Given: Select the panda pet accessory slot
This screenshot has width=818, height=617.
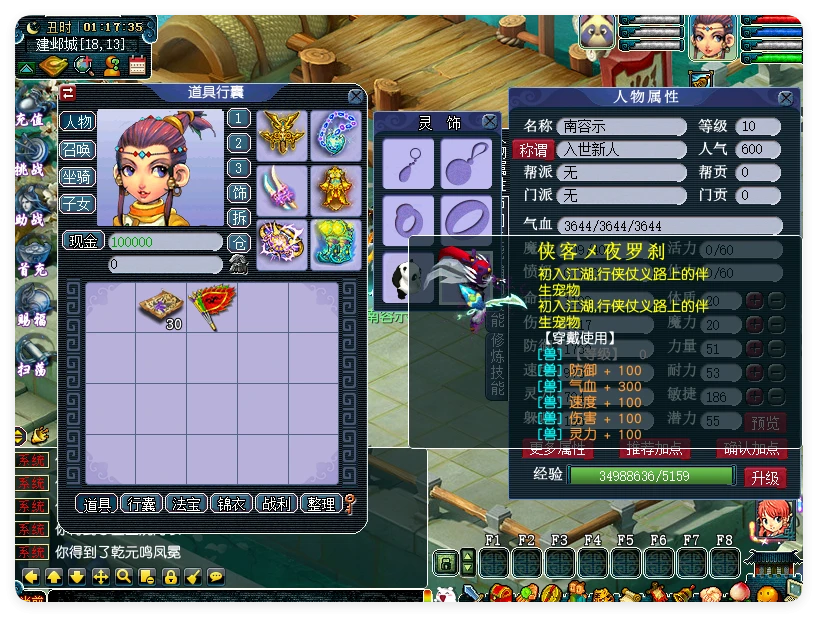Looking at the screenshot, I should (x=408, y=276).
